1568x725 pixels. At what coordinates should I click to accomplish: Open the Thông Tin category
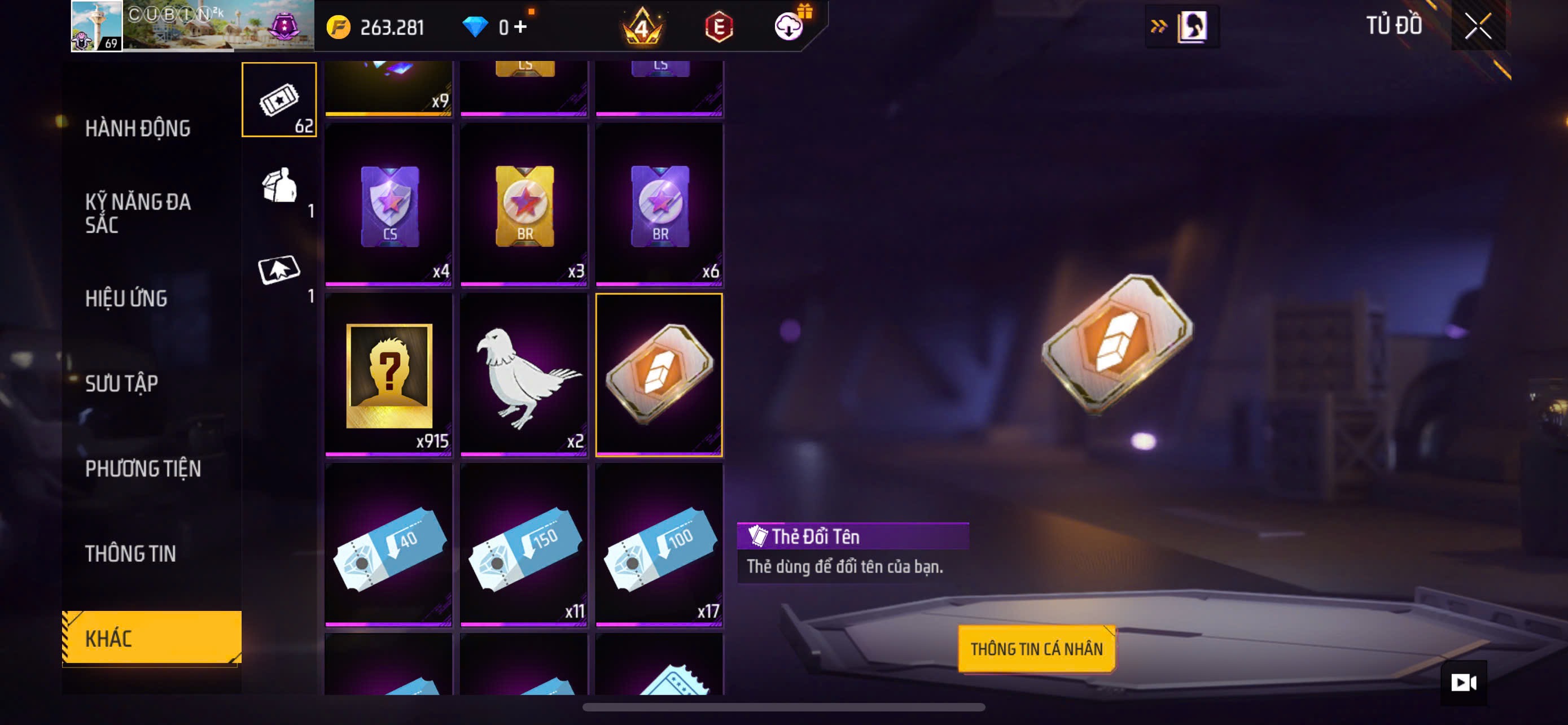130,554
